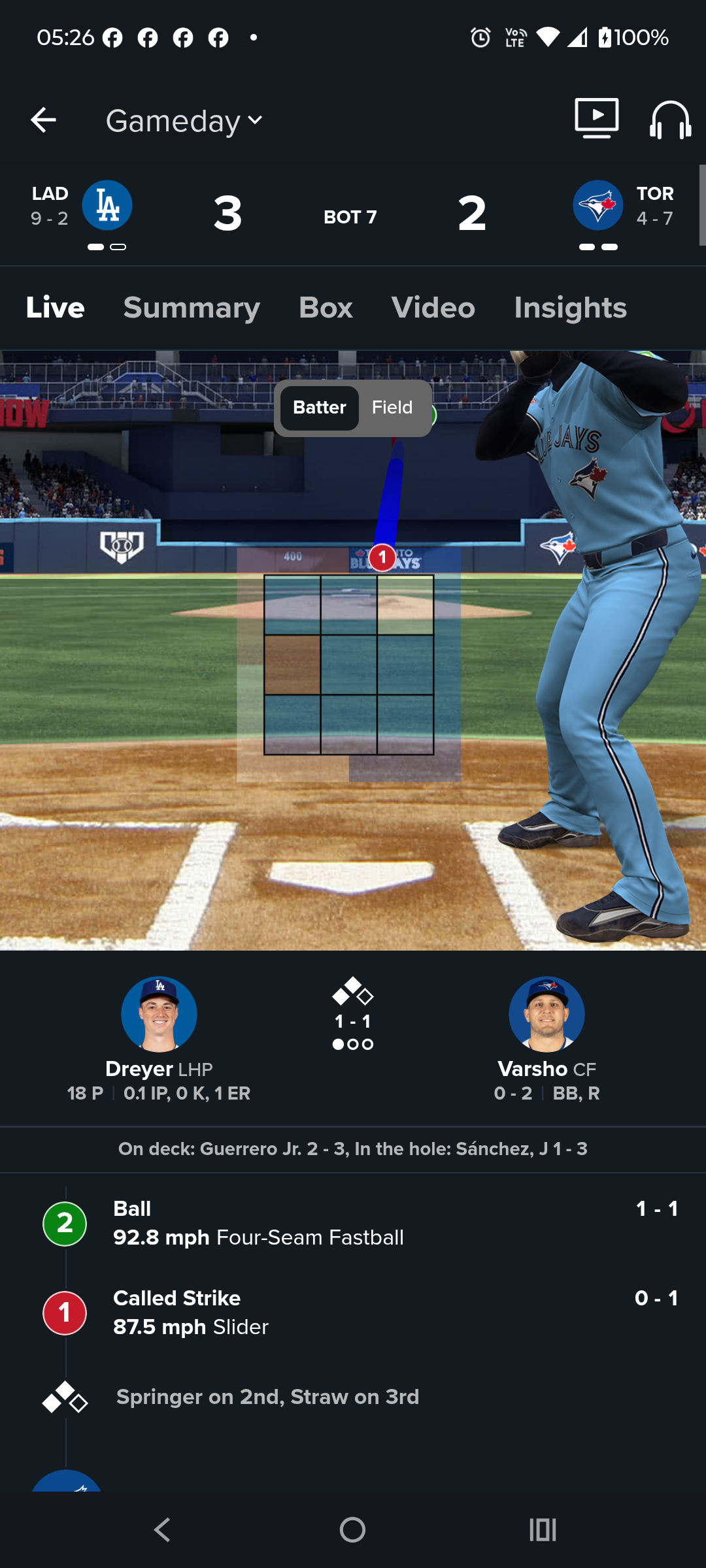
Task: Open batter Varsho's profile photo
Action: coord(546,1014)
